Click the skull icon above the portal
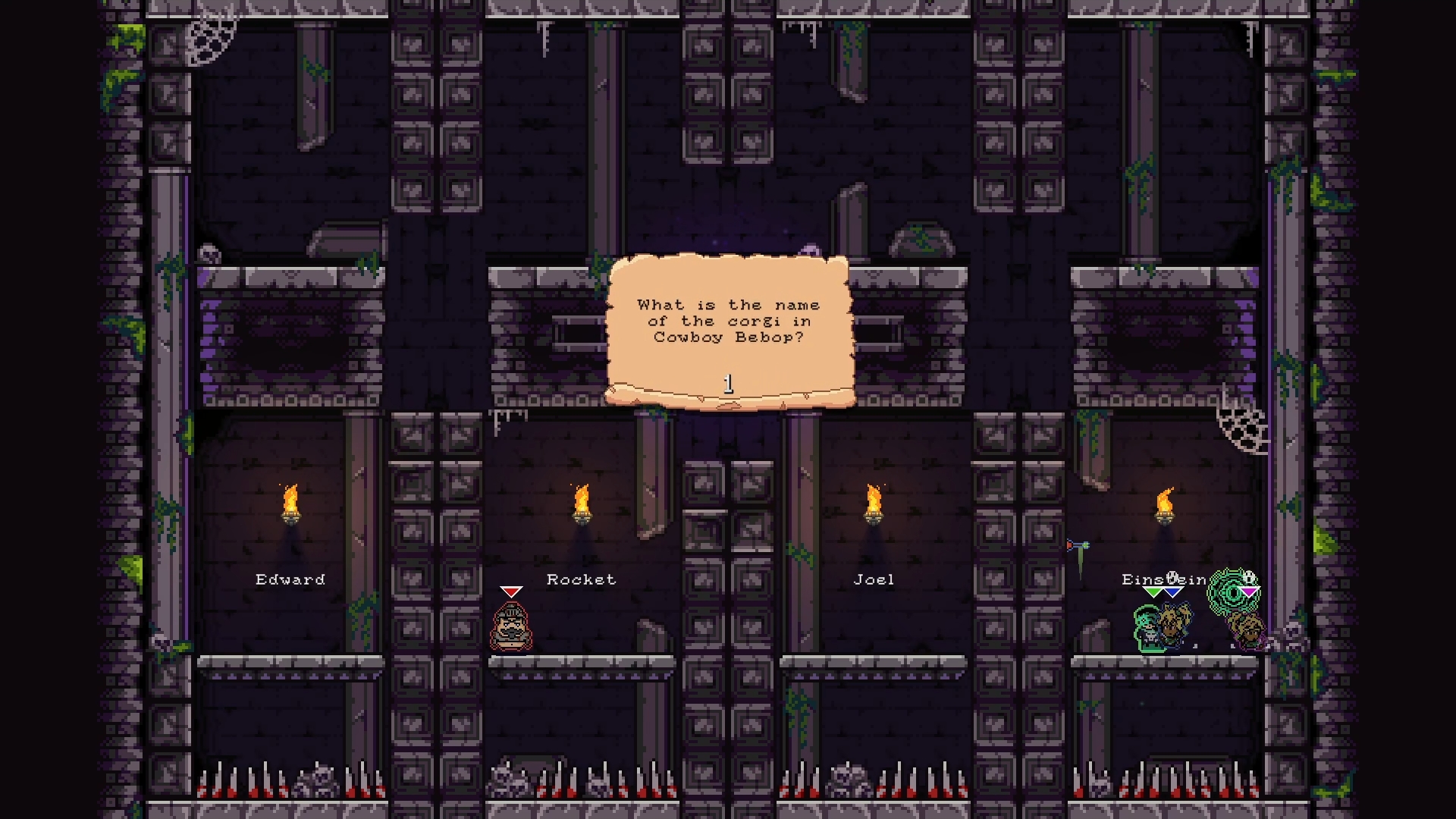 pos(1248,576)
